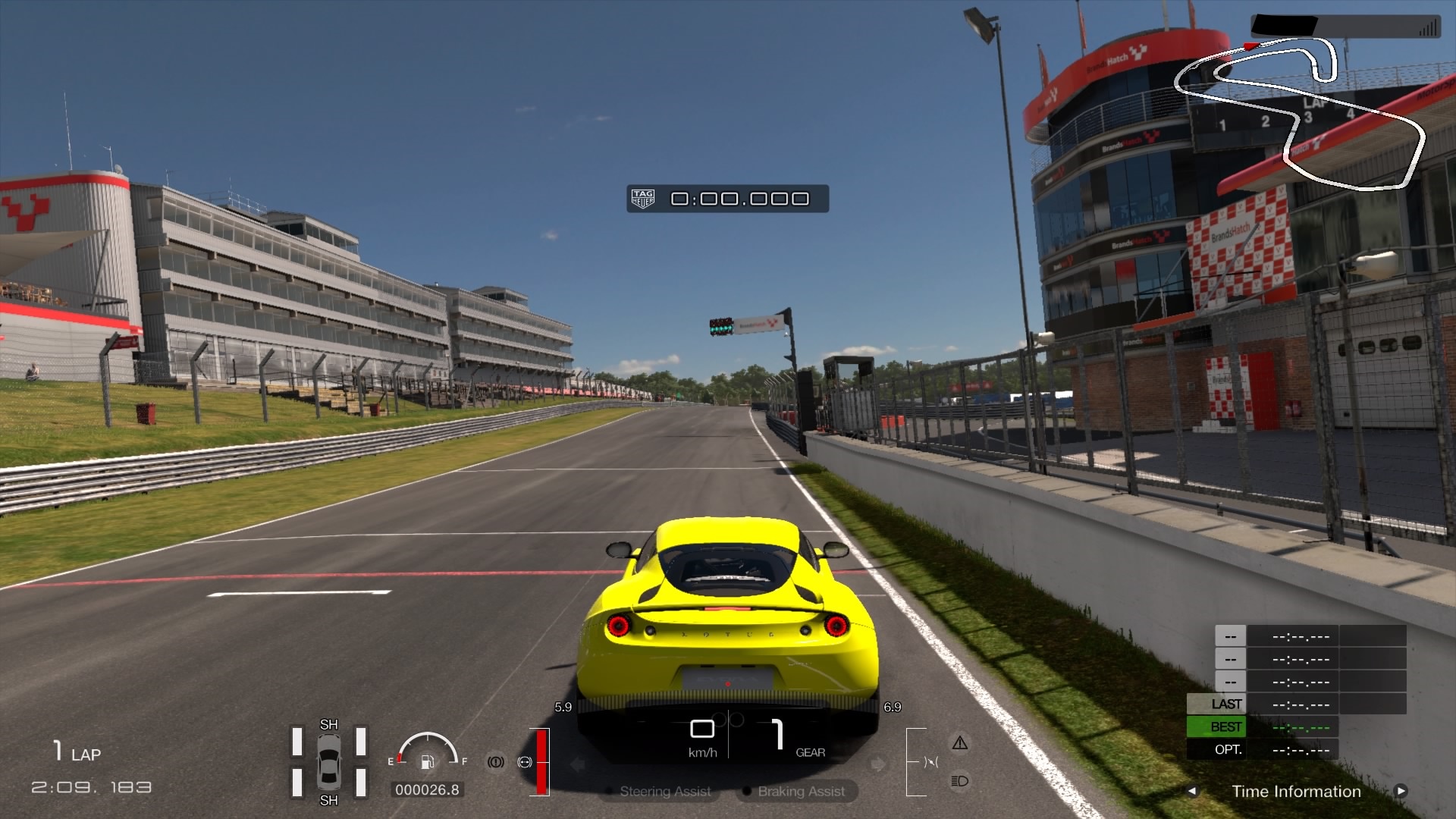The width and height of the screenshot is (1456, 819).
Task: Click the tire wear car diagram
Action: pos(328,762)
